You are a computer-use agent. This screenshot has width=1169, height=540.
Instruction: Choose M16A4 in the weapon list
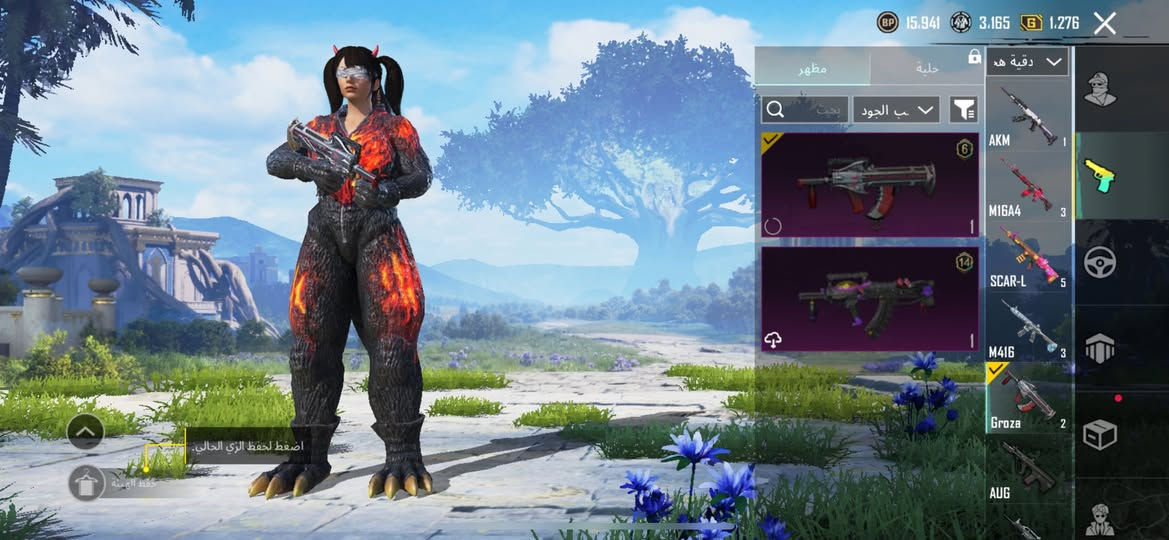(1027, 187)
